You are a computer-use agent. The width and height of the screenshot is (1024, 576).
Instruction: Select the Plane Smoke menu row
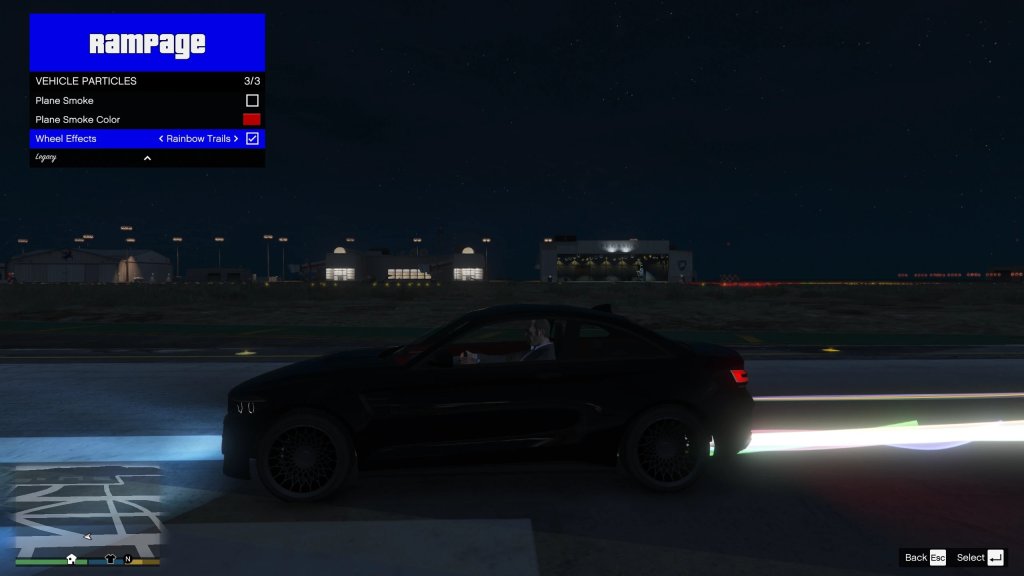pyautogui.click(x=120, y=101)
